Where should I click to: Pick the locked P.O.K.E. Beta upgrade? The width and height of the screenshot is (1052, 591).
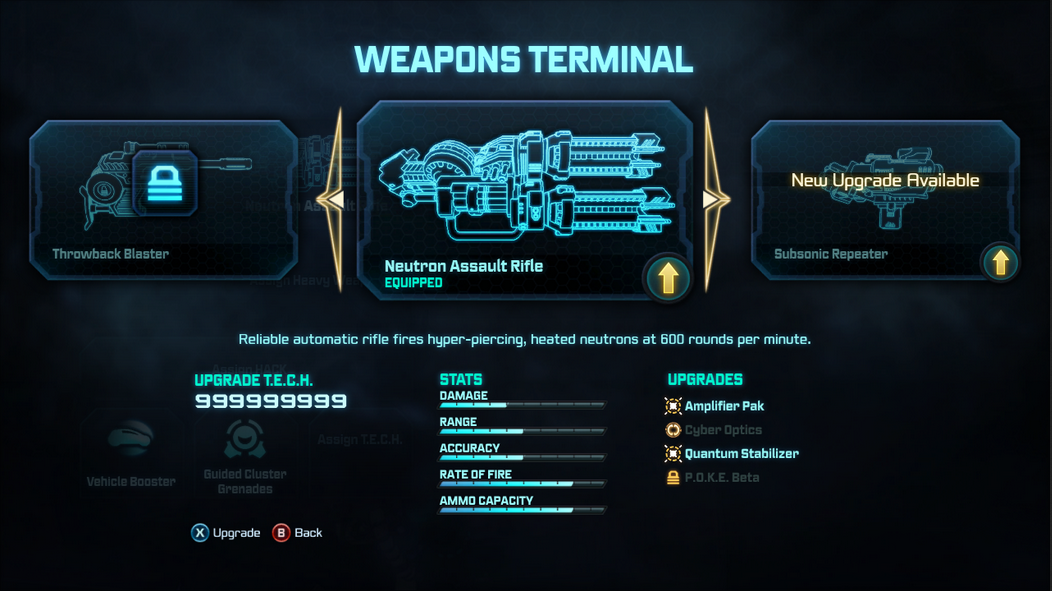[720, 478]
